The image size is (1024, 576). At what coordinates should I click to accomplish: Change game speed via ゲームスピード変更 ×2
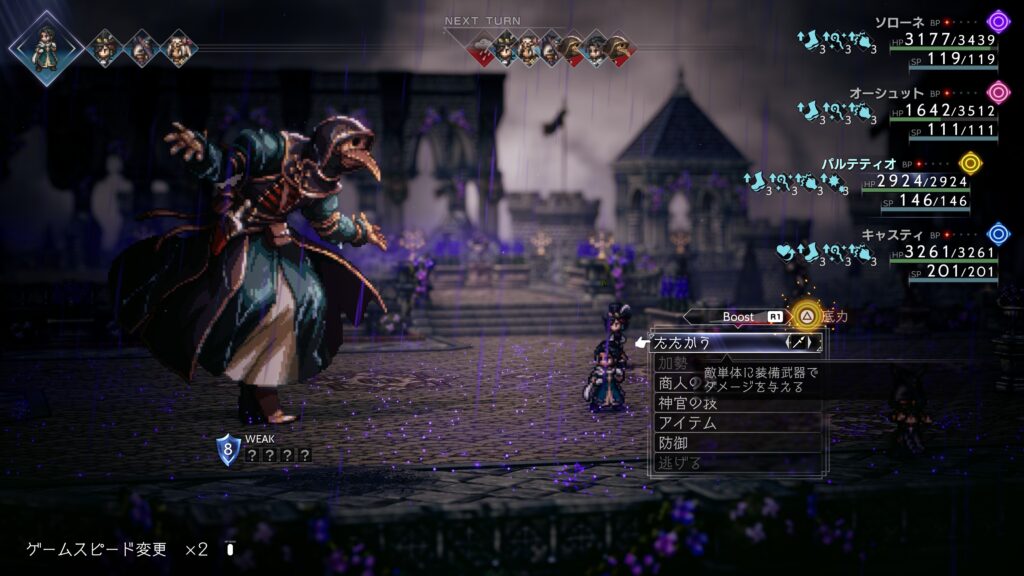[x=117, y=549]
